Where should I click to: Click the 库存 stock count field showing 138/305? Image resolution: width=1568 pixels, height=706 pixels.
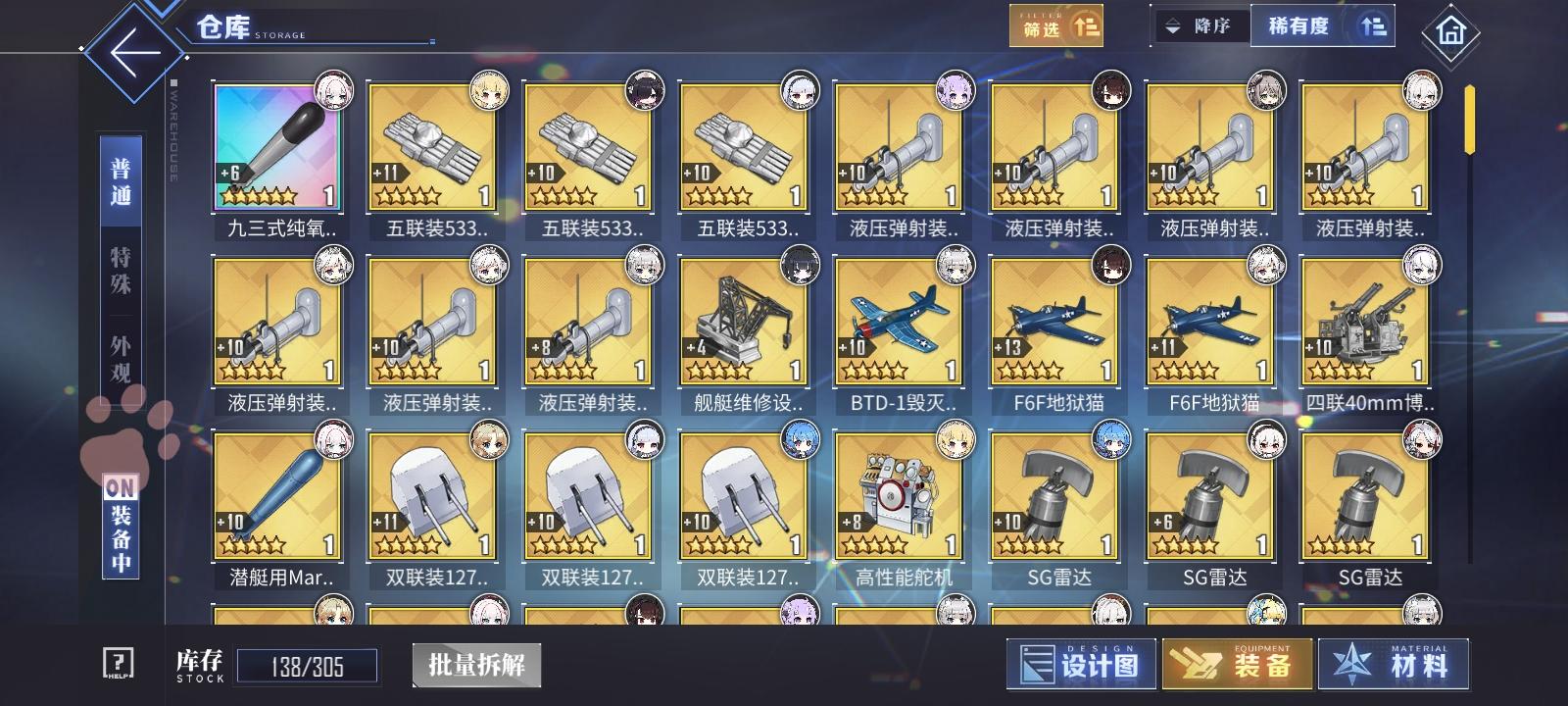[309, 665]
